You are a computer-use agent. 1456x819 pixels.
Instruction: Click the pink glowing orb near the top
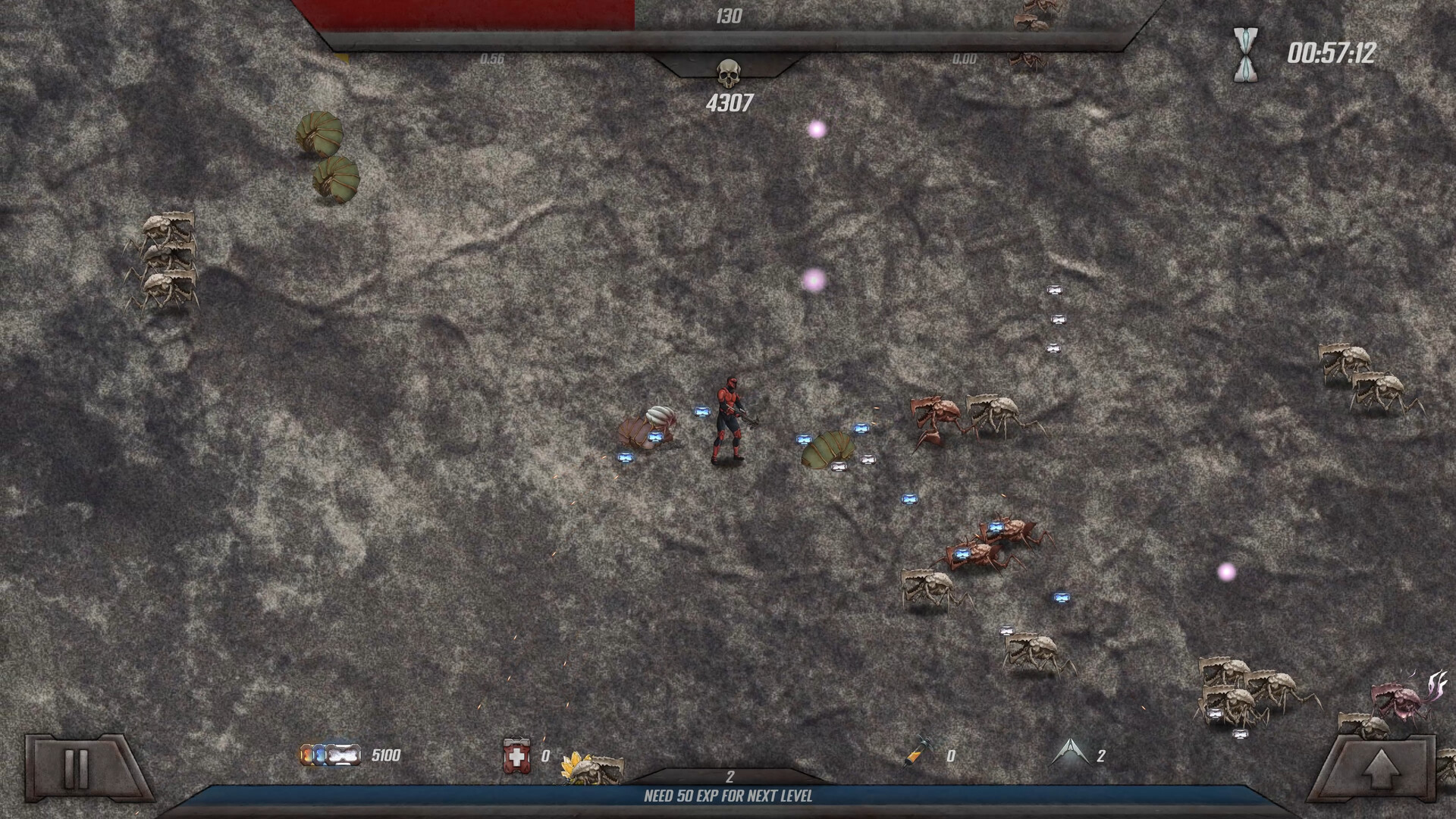(x=817, y=130)
